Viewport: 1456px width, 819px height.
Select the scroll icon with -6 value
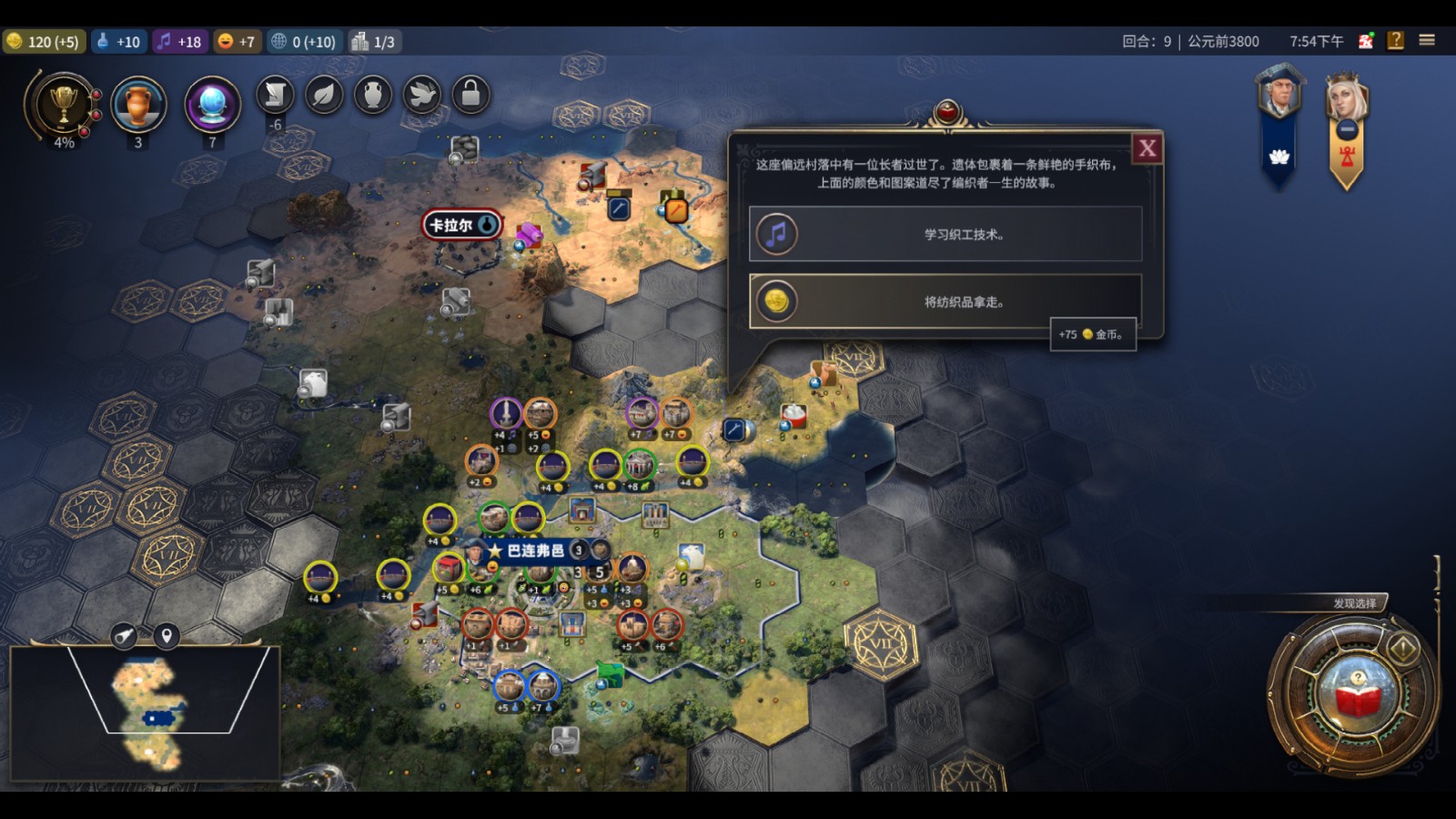[275, 95]
